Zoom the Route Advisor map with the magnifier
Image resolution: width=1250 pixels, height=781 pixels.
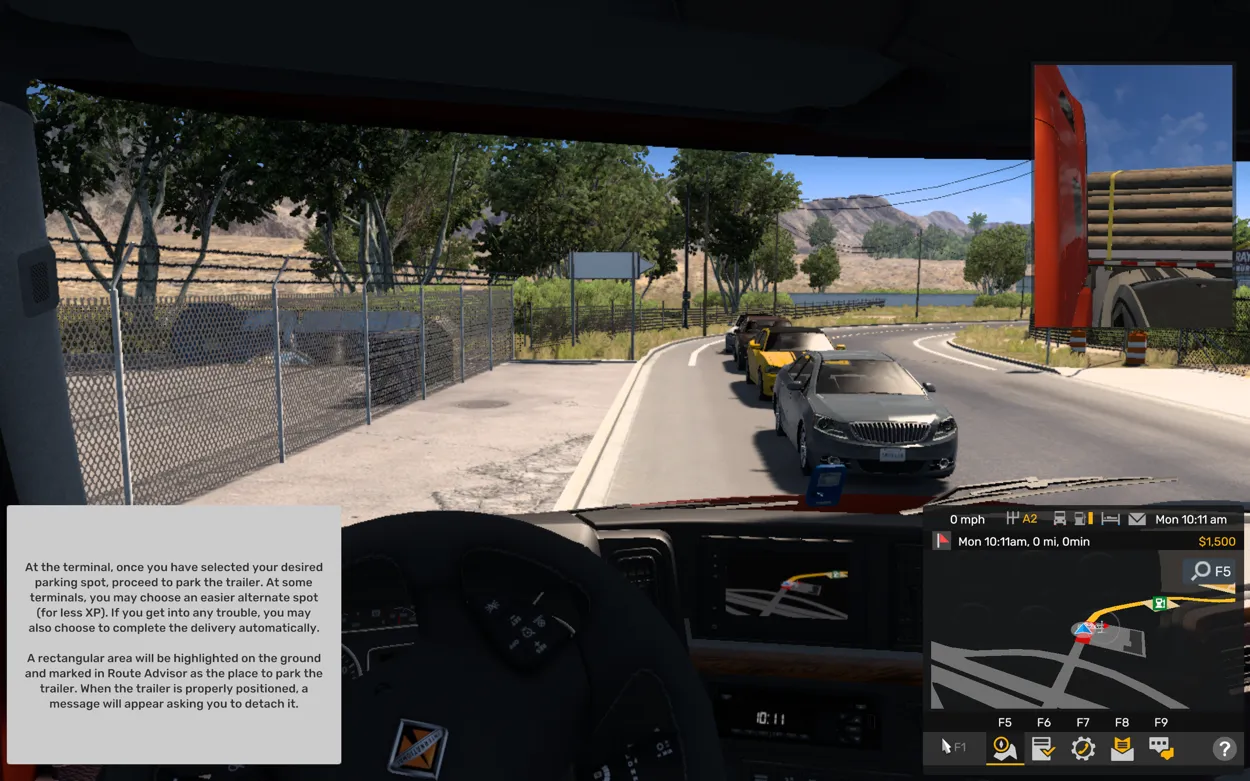coord(1209,571)
